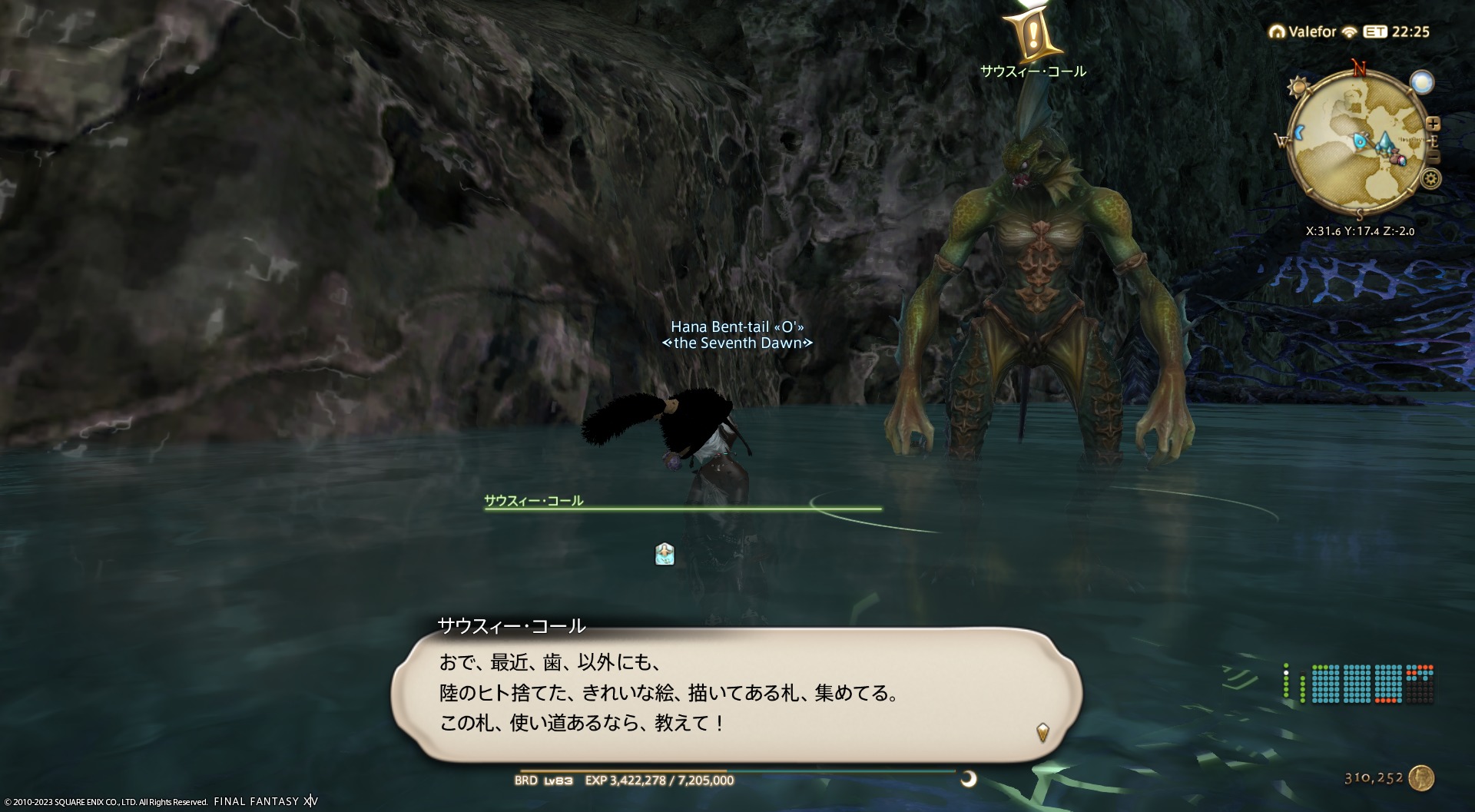The height and width of the screenshot is (812, 1475).
Task: Check the weather icon beside the minimap
Action: 1422,81
